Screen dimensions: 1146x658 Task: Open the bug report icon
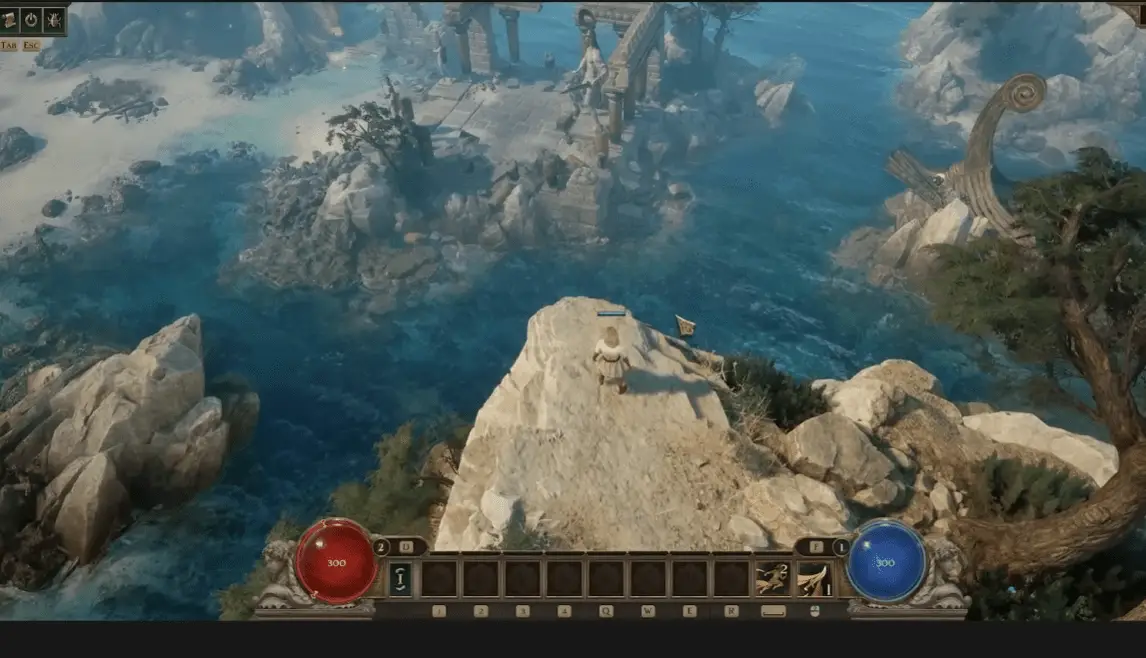[x=53, y=18]
